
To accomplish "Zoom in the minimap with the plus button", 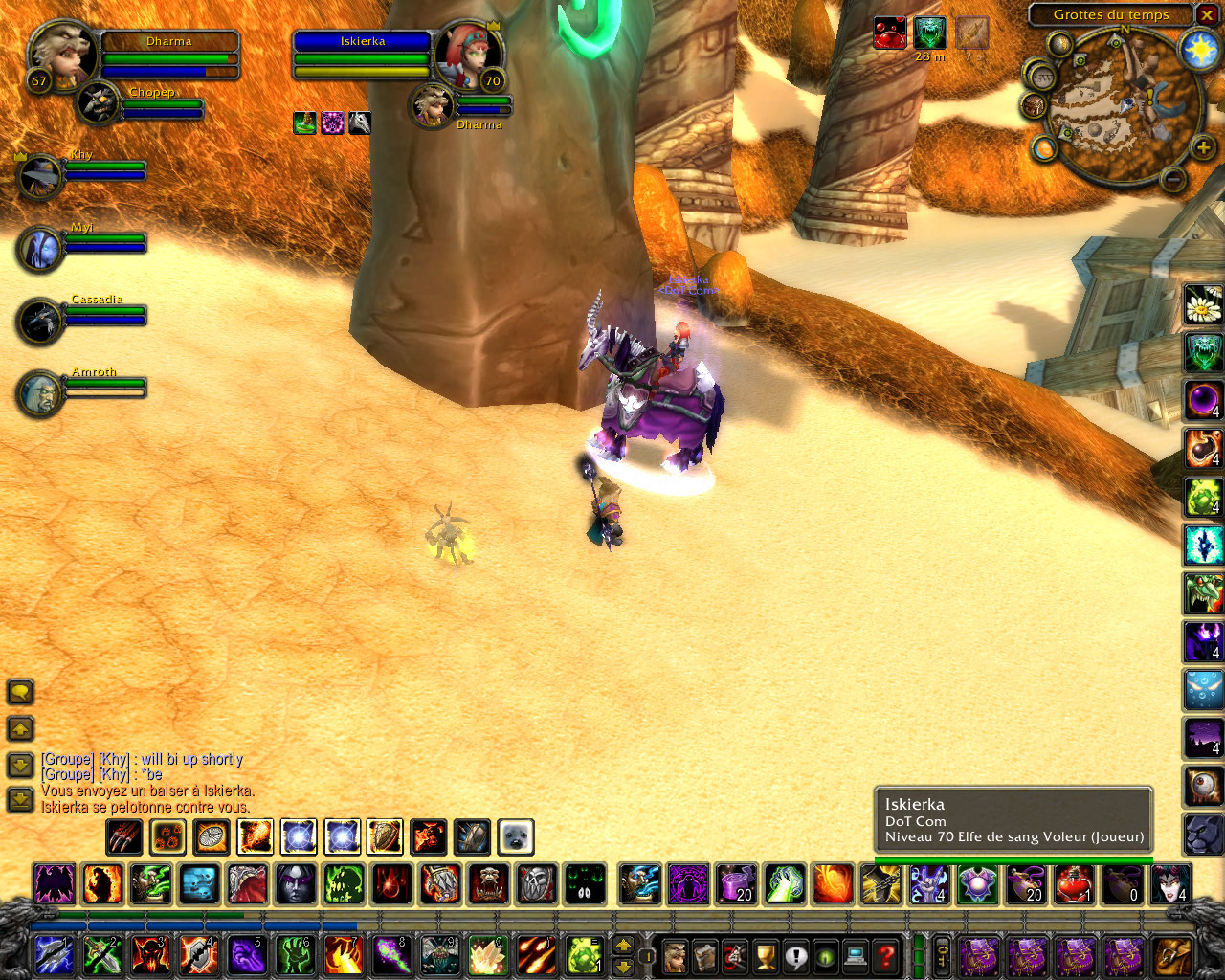I will pyautogui.click(x=1202, y=147).
